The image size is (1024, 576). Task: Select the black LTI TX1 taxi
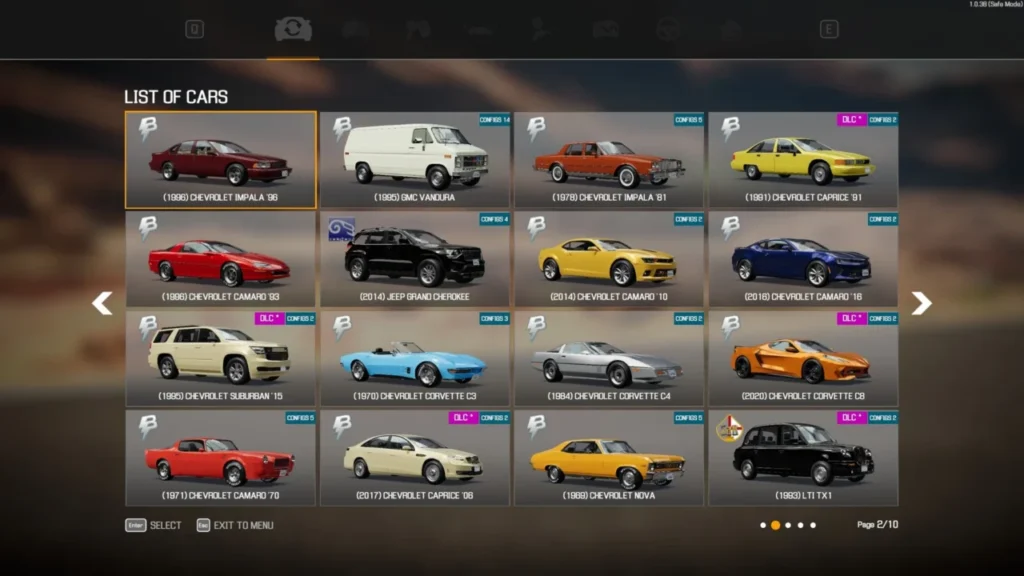pyautogui.click(x=803, y=457)
